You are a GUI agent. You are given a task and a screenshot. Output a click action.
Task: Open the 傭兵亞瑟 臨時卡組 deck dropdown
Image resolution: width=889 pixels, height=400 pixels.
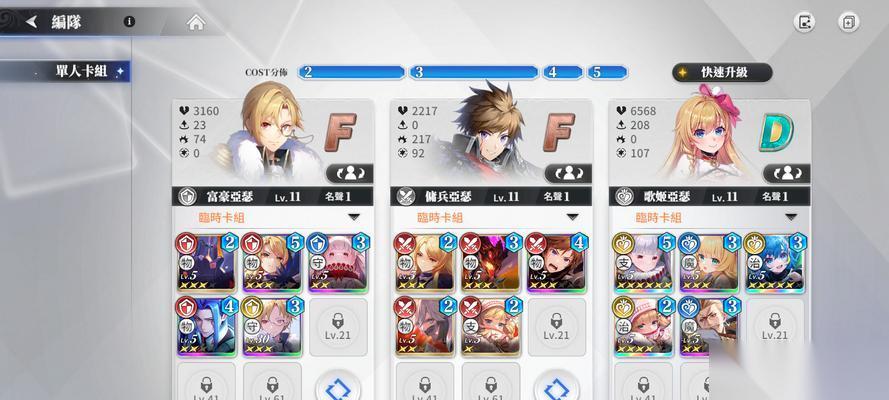tap(571, 217)
